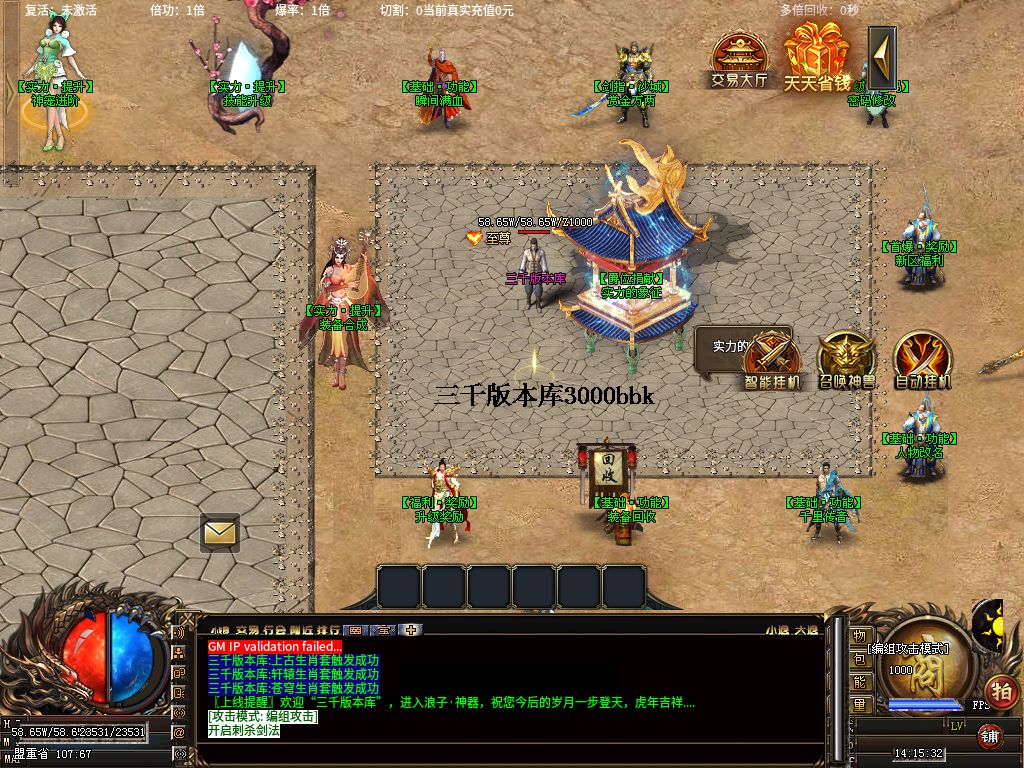Open the envelope mail icon

(x=219, y=532)
